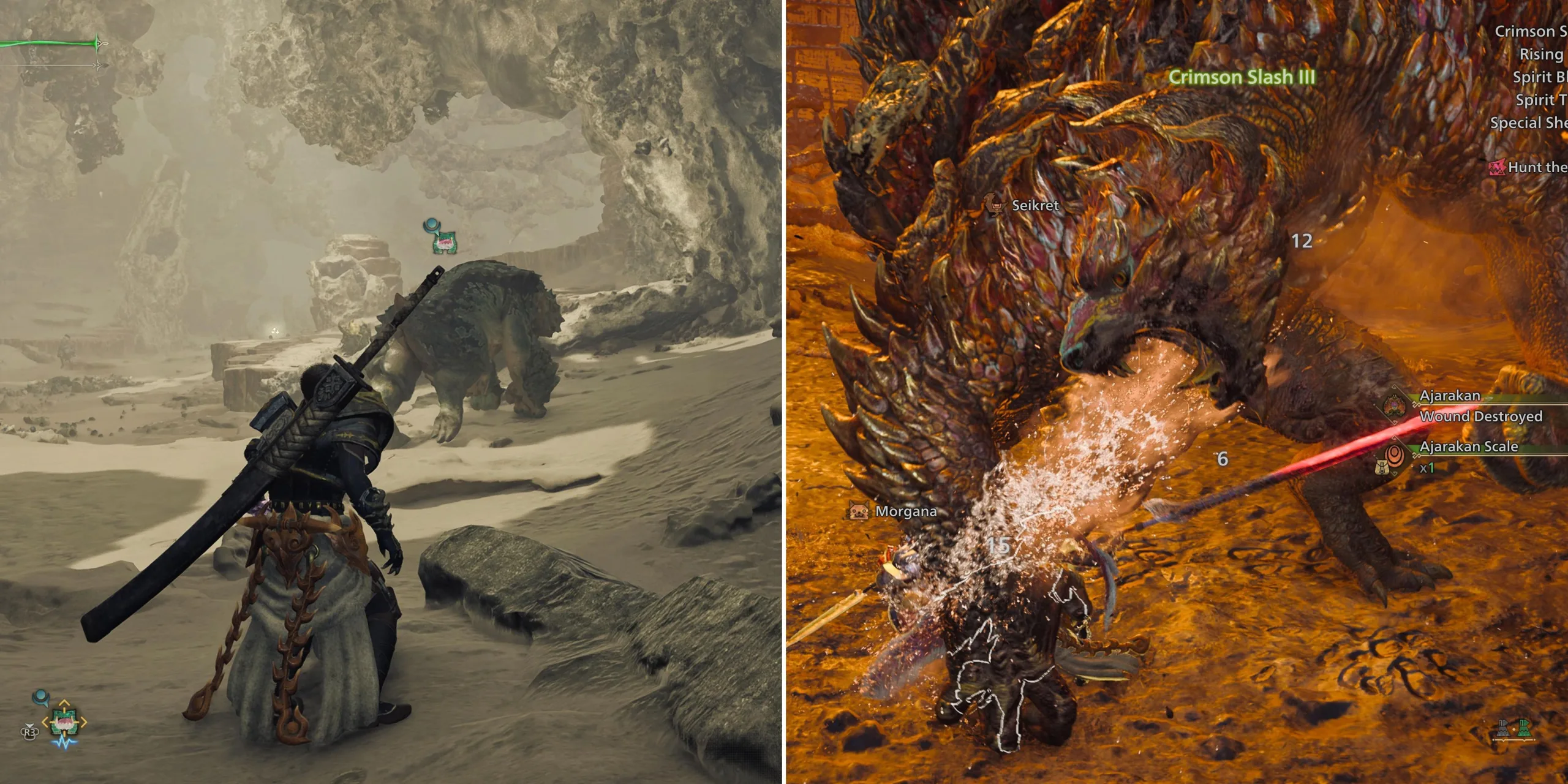1568x784 pixels.
Task: Select the Special Sheathe entry in the combo list
Action: (1530, 121)
